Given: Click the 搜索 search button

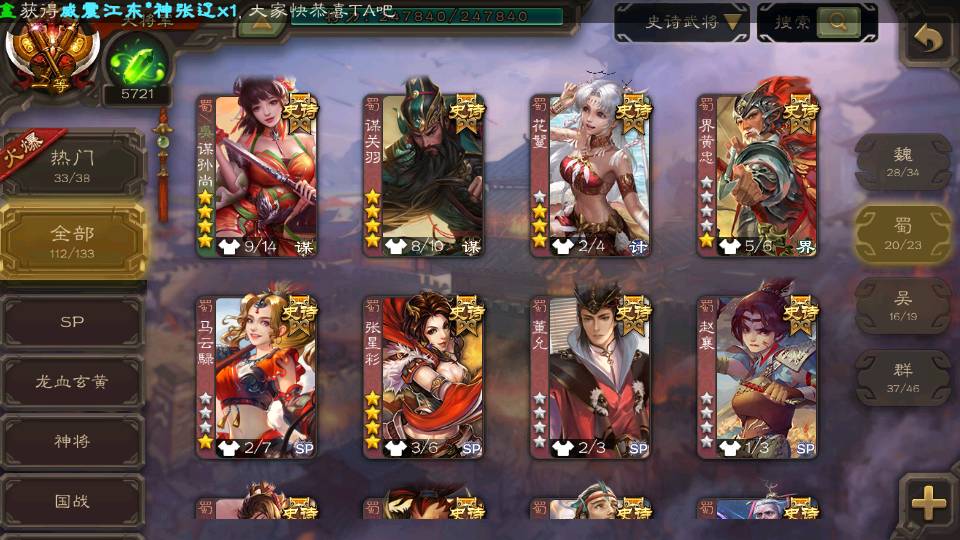Looking at the screenshot, I should tap(817, 22).
